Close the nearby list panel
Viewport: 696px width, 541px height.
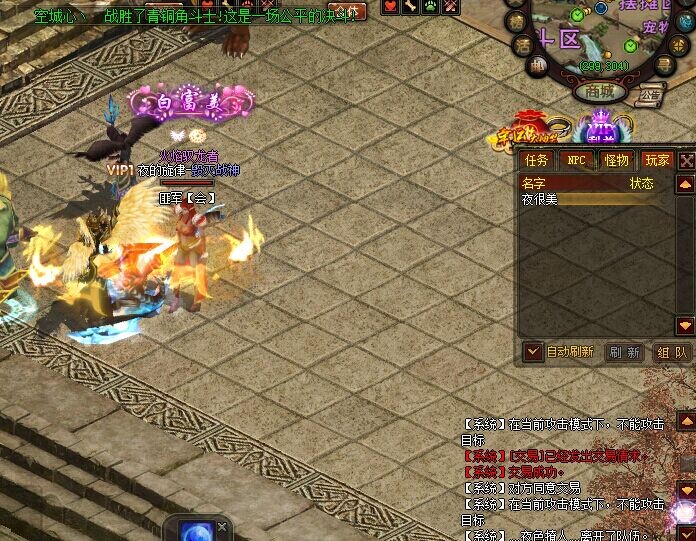tap(687, 160)
